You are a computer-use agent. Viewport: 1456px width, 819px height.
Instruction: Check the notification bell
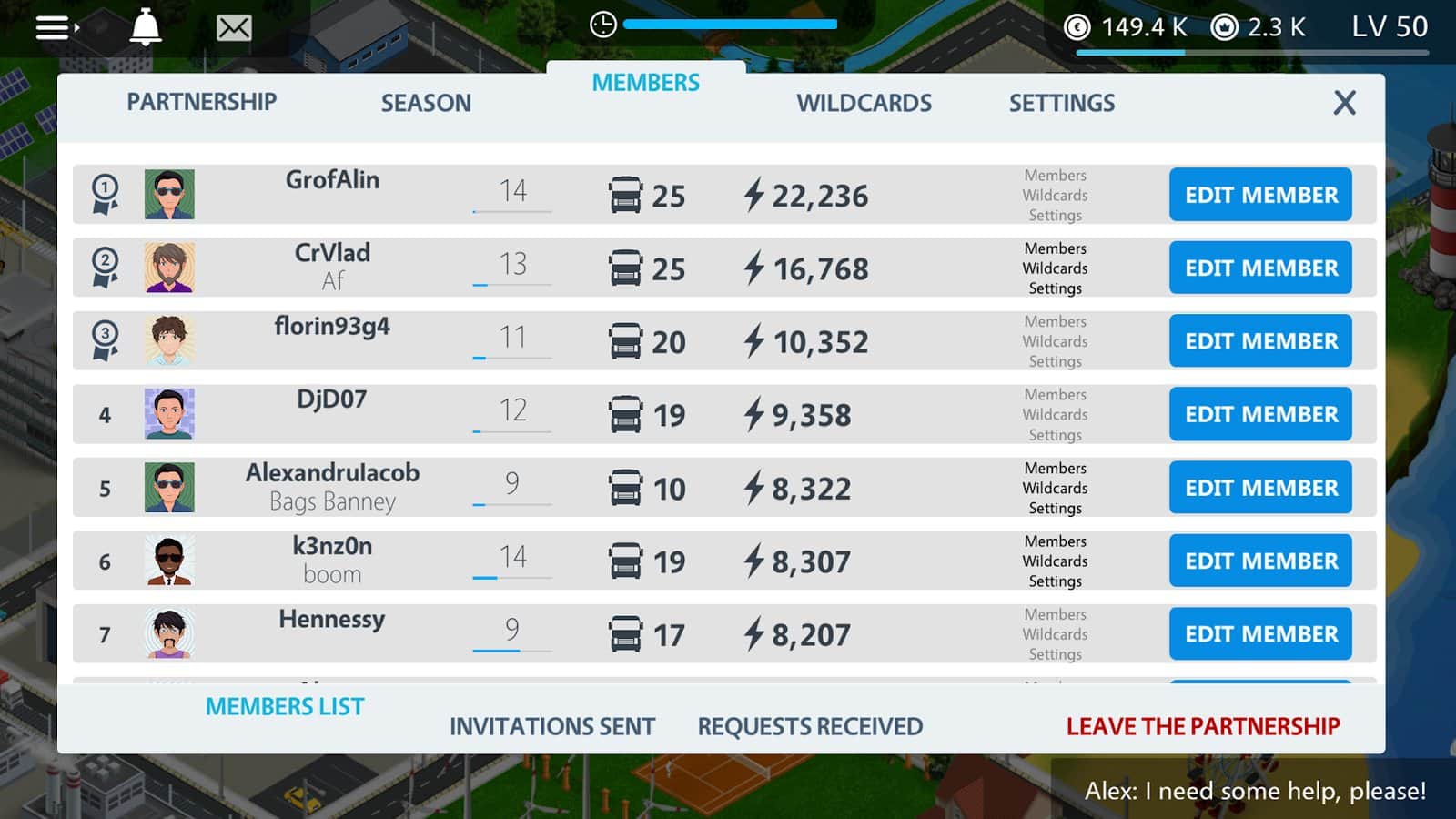pyautogui.click(x=146, y=28)
